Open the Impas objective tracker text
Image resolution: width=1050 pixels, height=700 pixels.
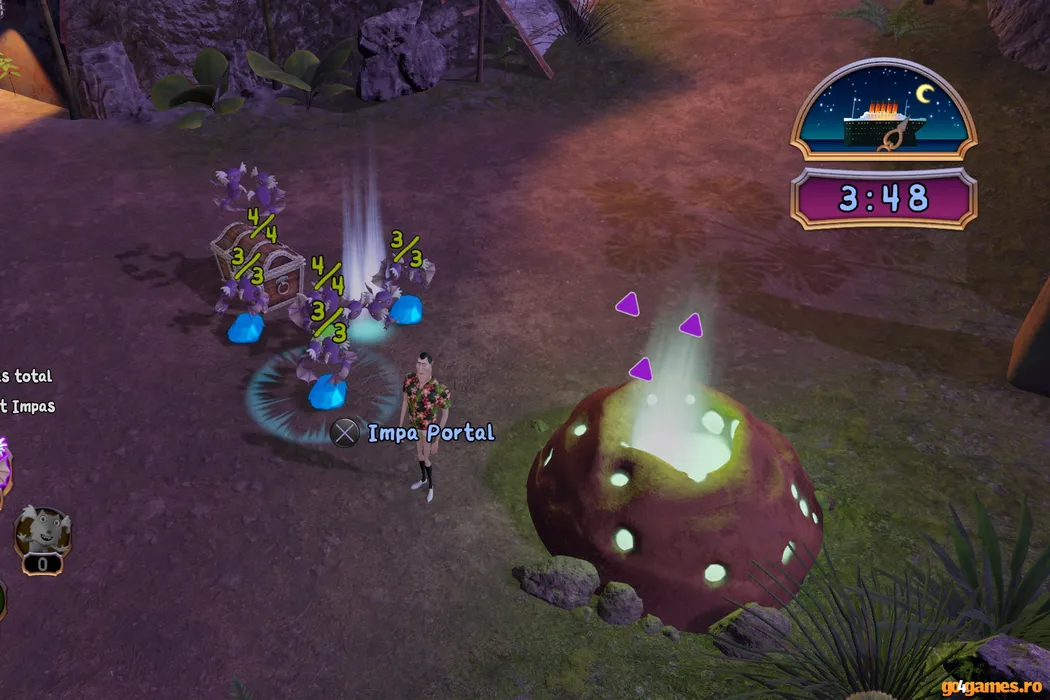28,406
